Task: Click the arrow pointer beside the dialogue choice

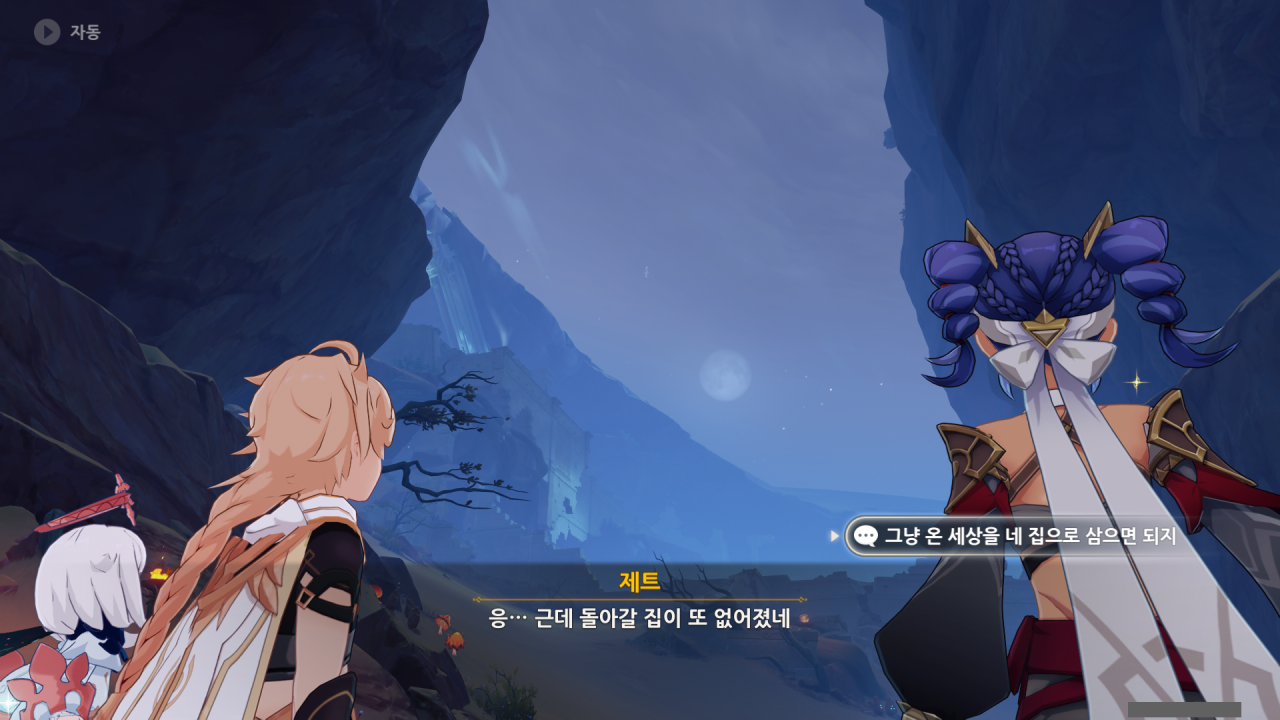Action: (x=837, y=536)
